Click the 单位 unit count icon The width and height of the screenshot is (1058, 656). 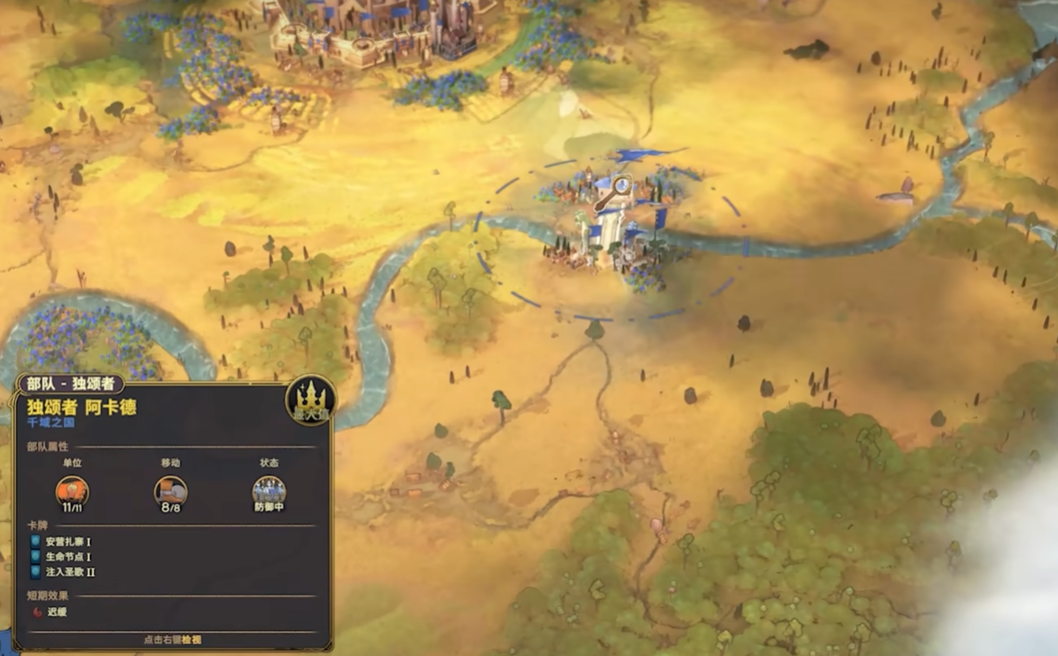click(72, 490)
